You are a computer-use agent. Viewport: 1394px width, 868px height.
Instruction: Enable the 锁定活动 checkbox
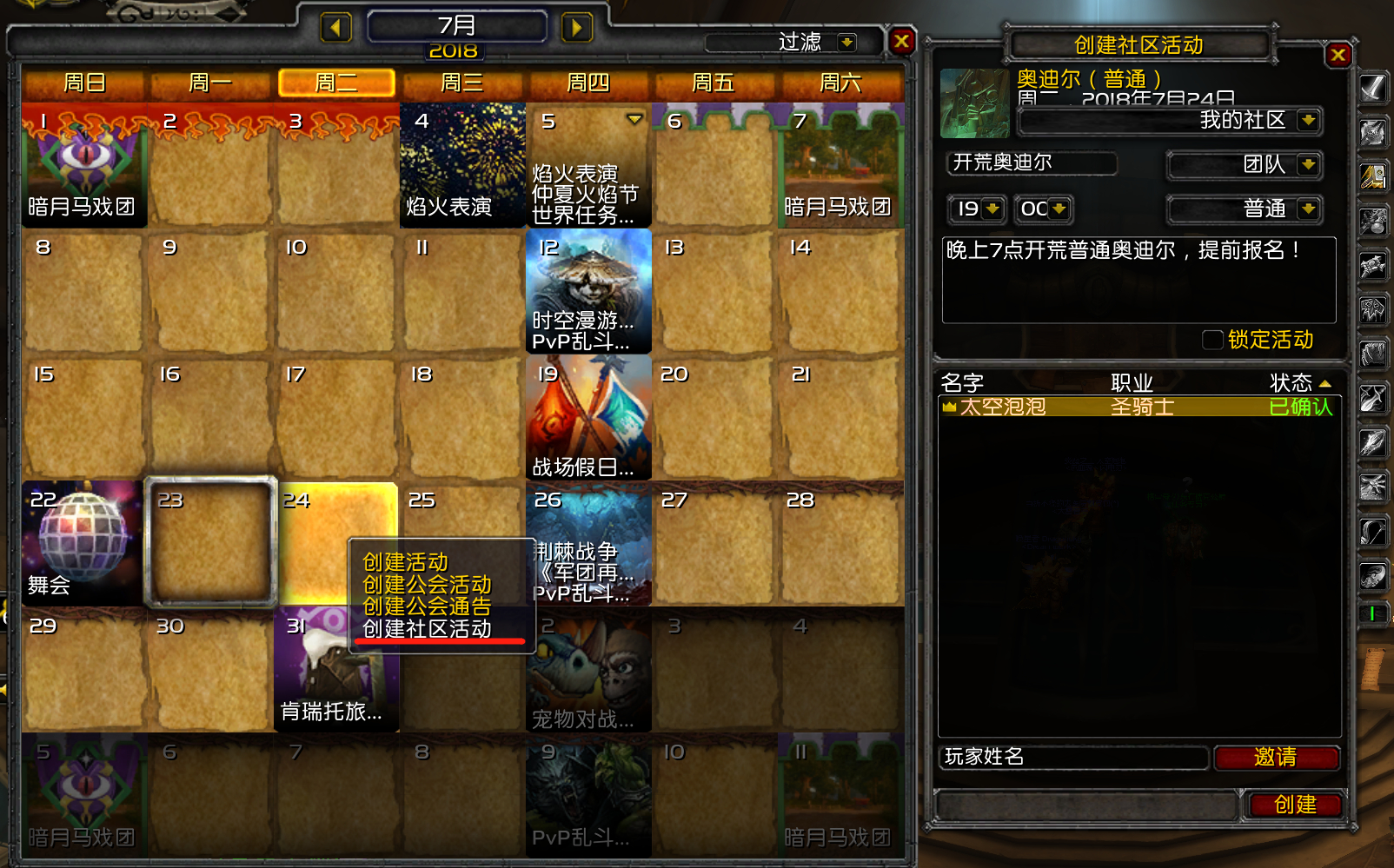coord(1211,340)
